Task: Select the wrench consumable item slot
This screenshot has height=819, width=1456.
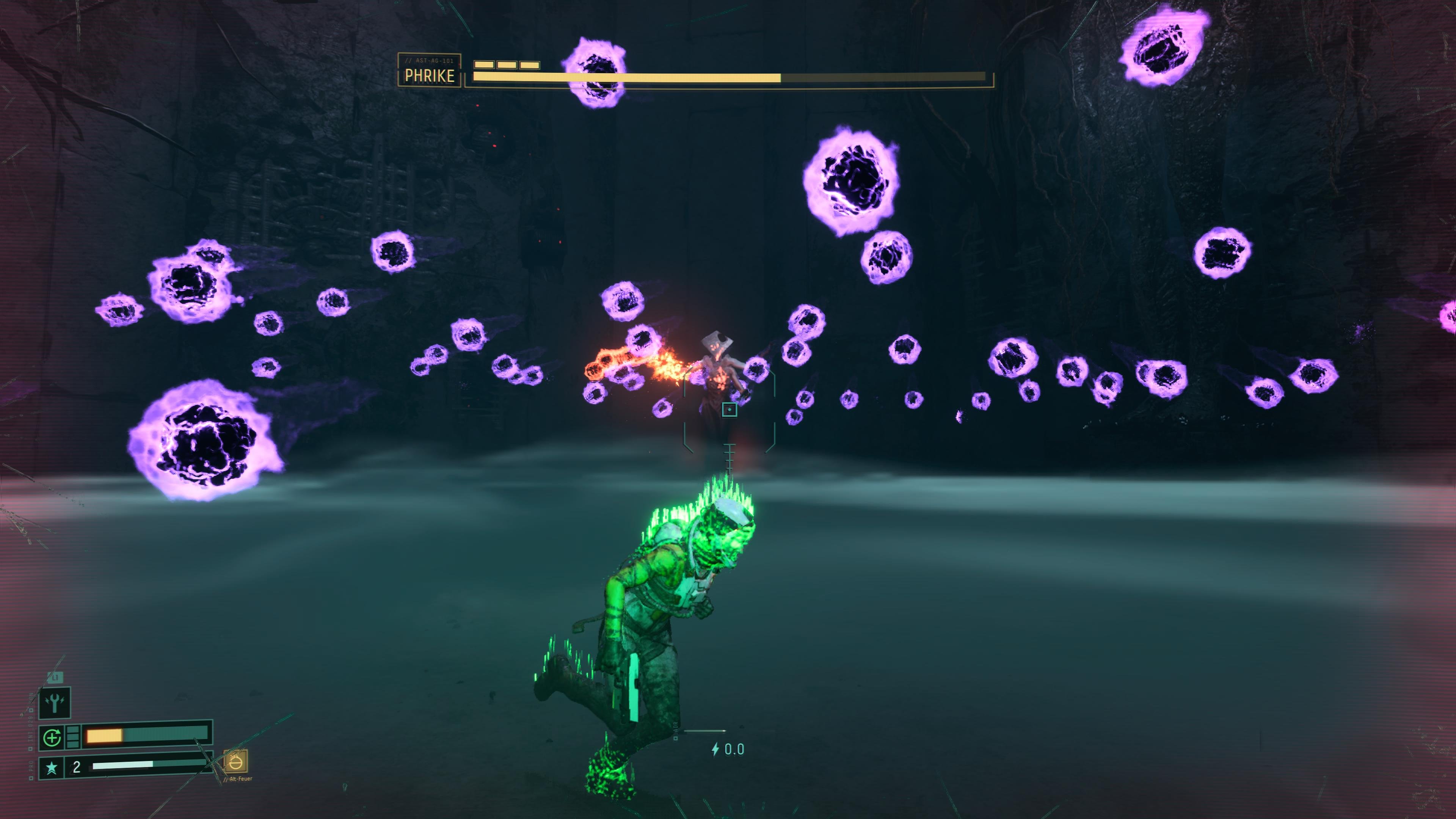Action: point(55,703)
